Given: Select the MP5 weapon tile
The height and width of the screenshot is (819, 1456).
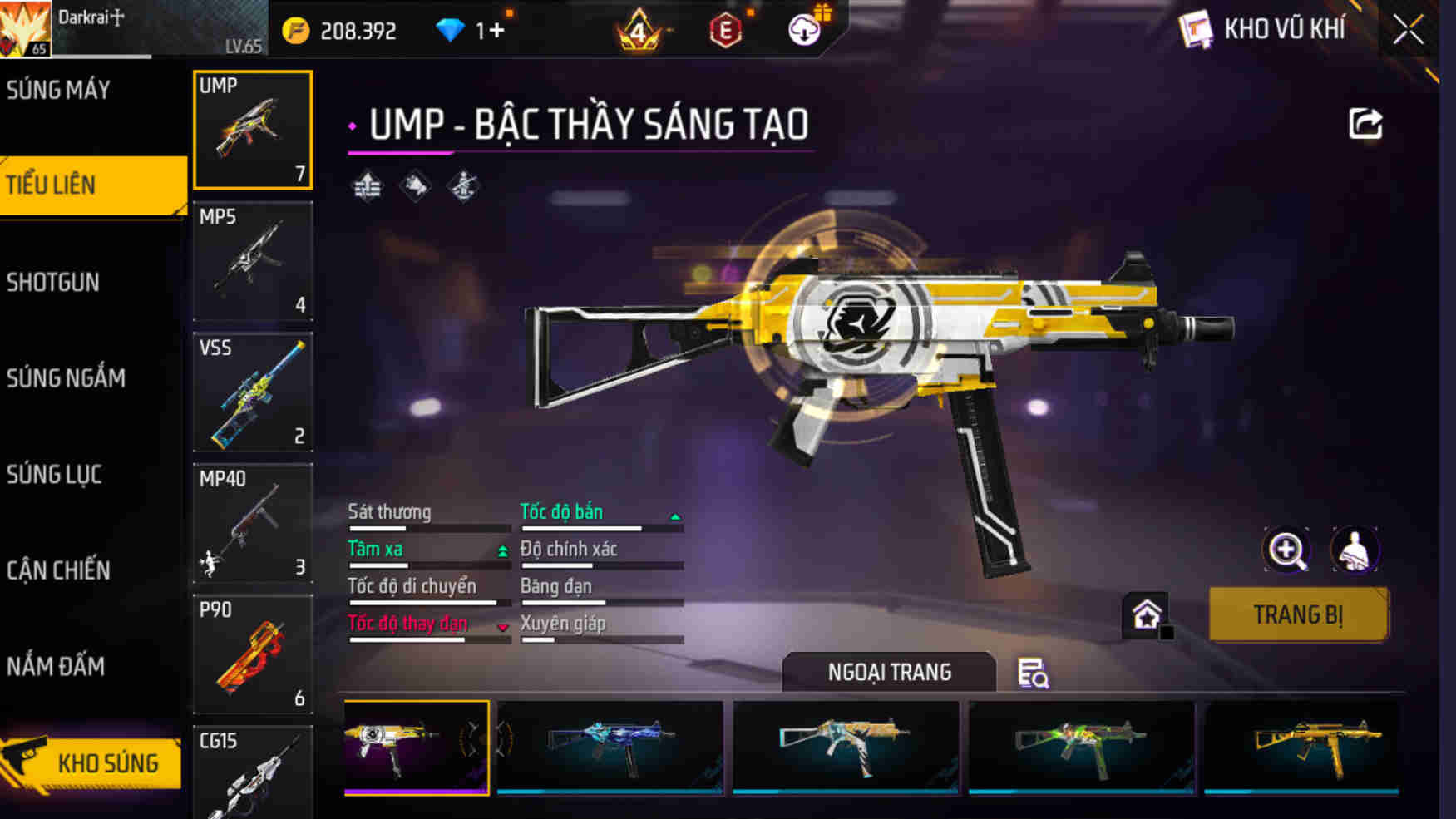Looking at the screenshot, I should click(253, 261).
